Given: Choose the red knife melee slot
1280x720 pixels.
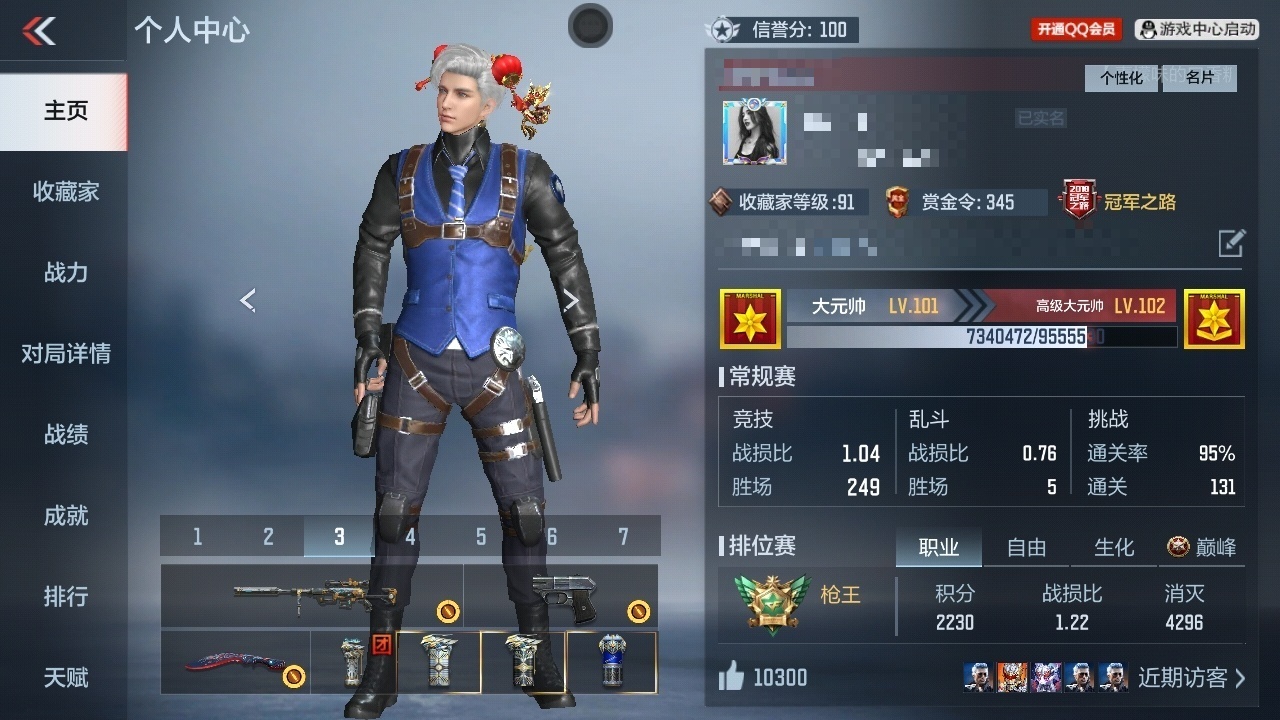Looking at the screenshot, I should click(236, 662).
